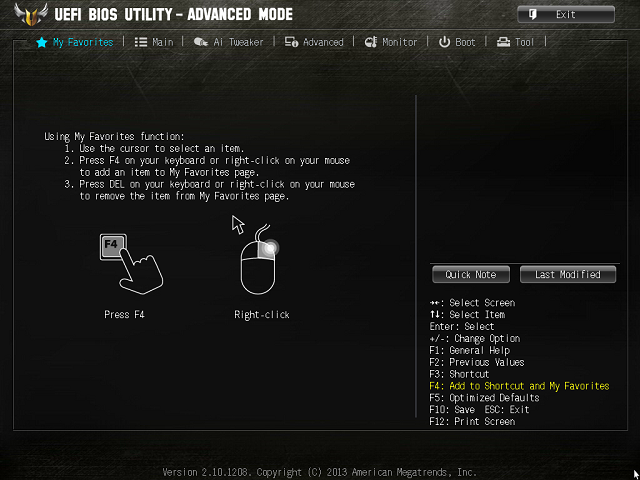Open the Boot tab
The image size is (640, 480).
[x=457, y=42]
